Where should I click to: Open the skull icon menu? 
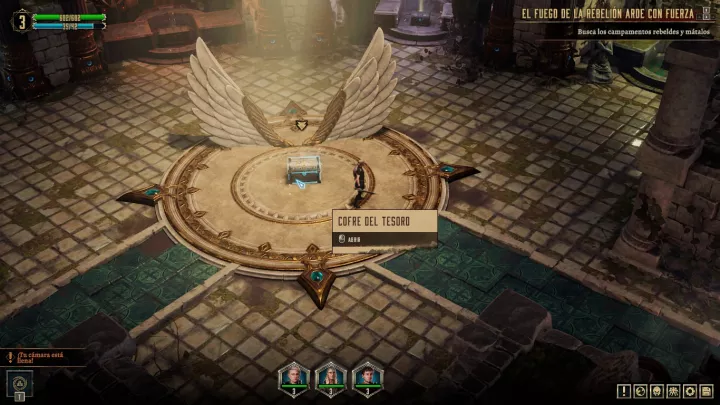657,391
